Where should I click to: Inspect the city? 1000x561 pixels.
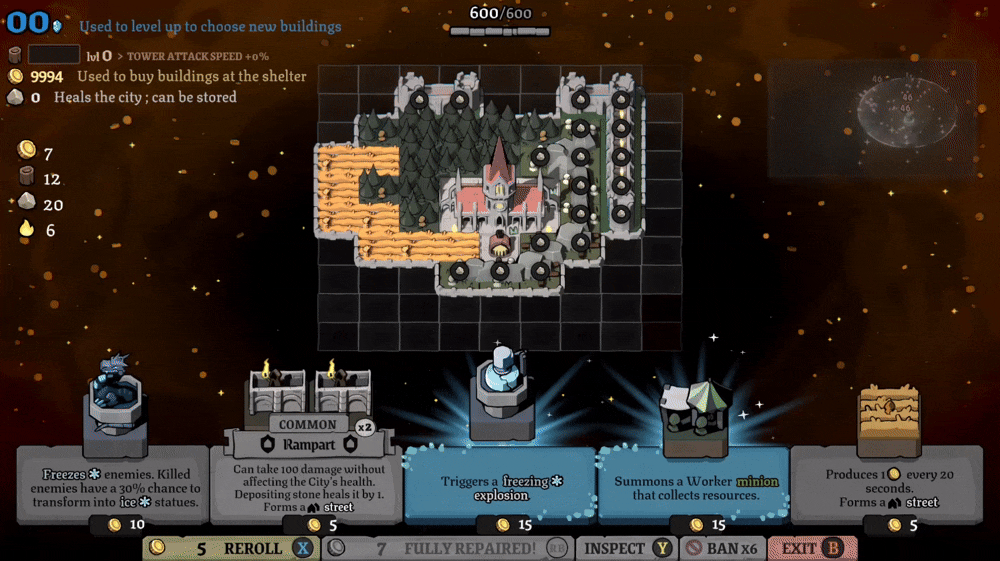click(x=627, y=548)
